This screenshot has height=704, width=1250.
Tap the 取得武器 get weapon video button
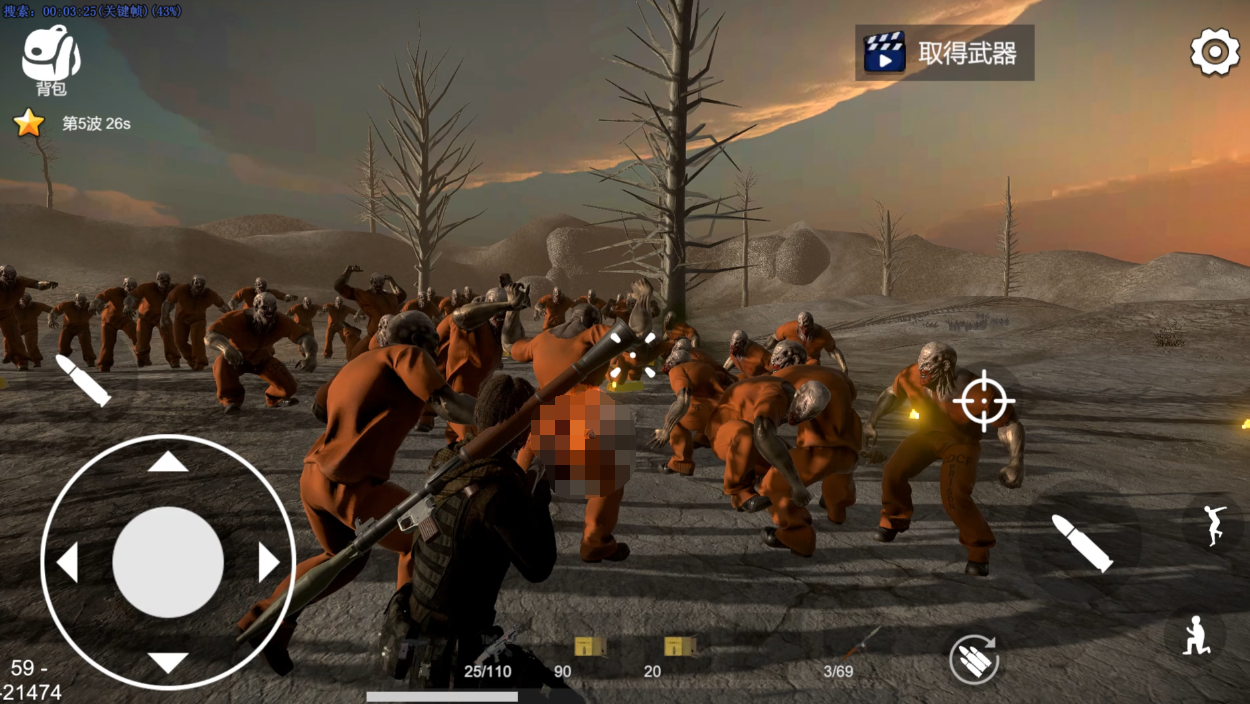tap(944, 53)
